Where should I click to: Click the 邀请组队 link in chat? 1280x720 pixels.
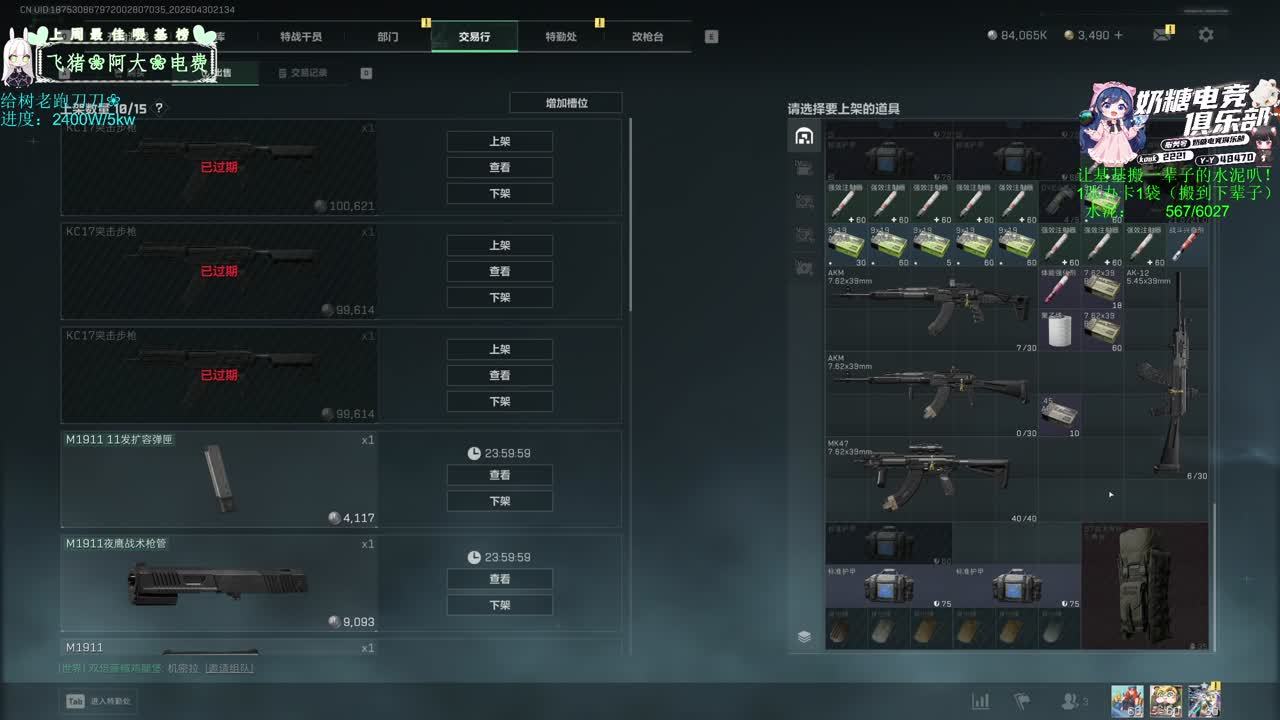230,668
